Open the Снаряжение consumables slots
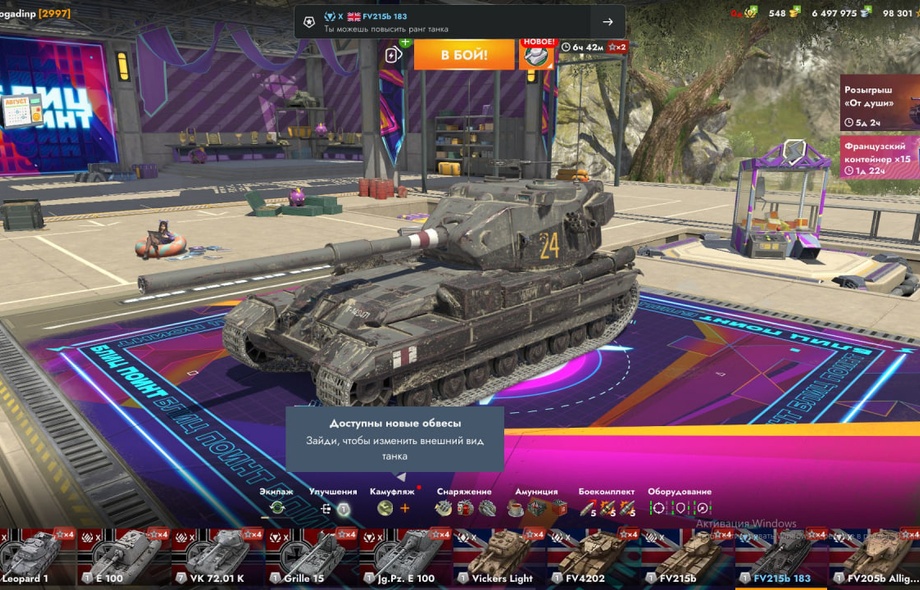The image size is (920, 590). pyautogui.click(x=464, y=508)
